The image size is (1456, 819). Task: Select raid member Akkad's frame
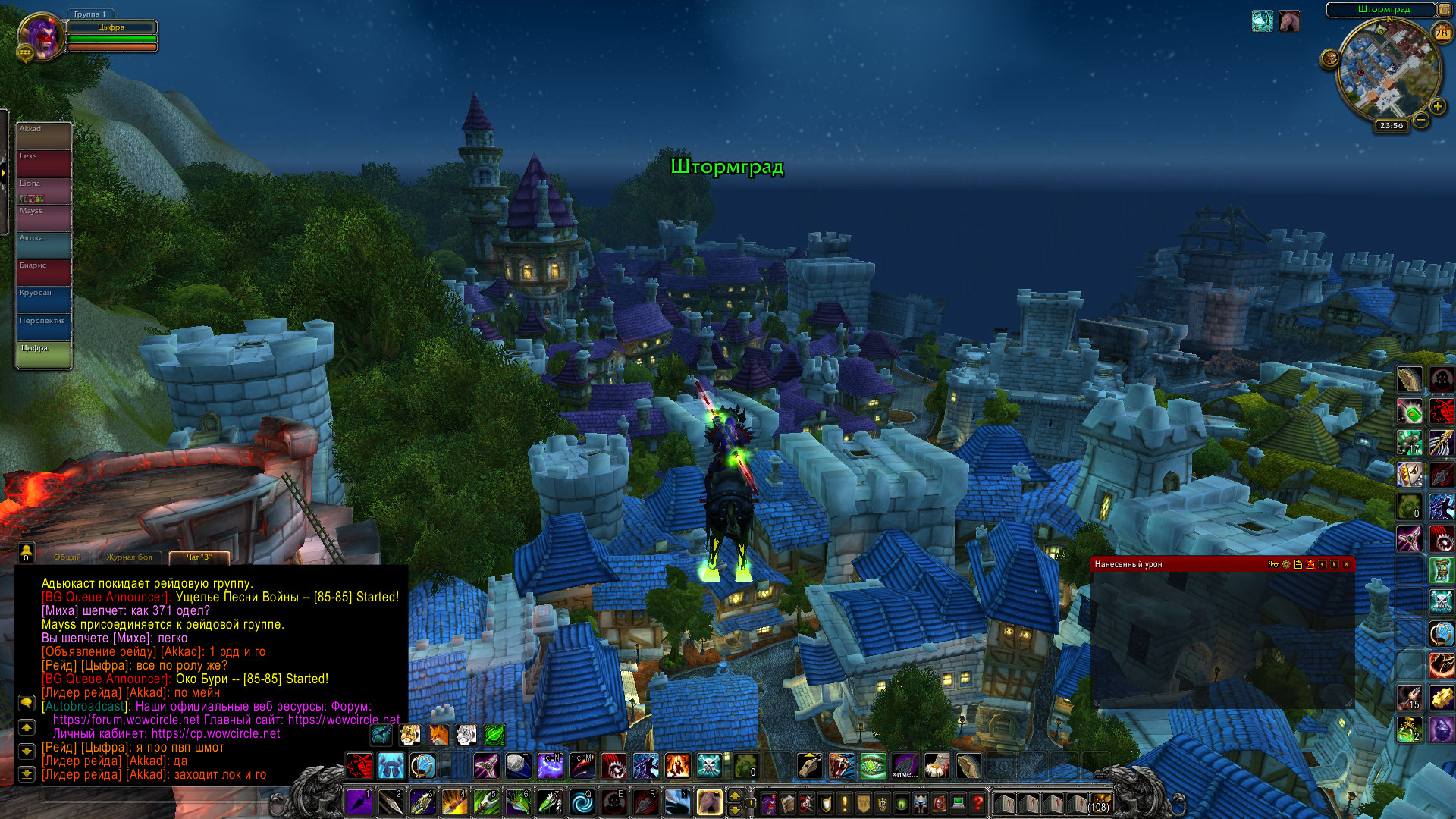tap(44, 135)
